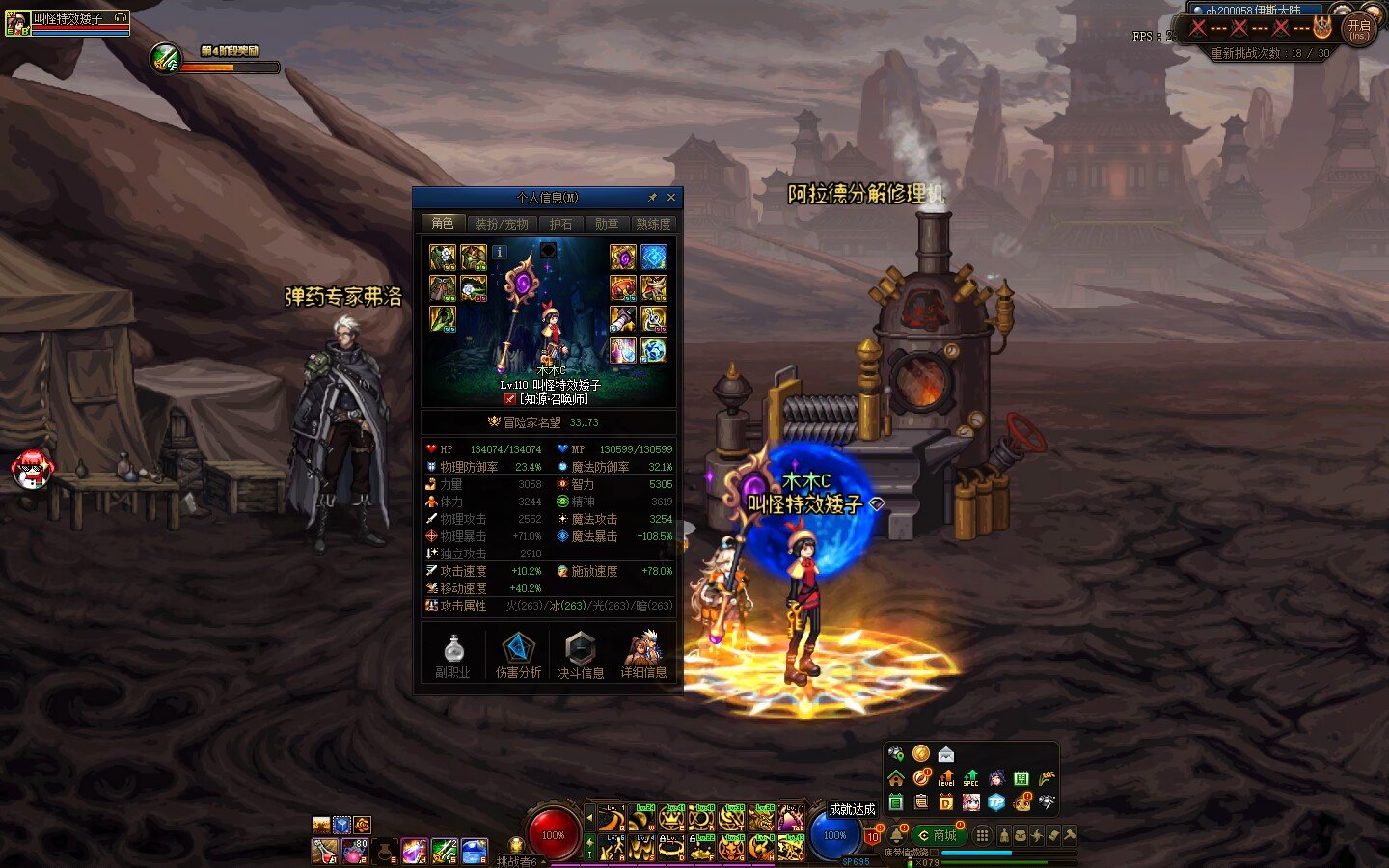
Task: Show the 熟练度 tab
Action: (x=653, y=224)
